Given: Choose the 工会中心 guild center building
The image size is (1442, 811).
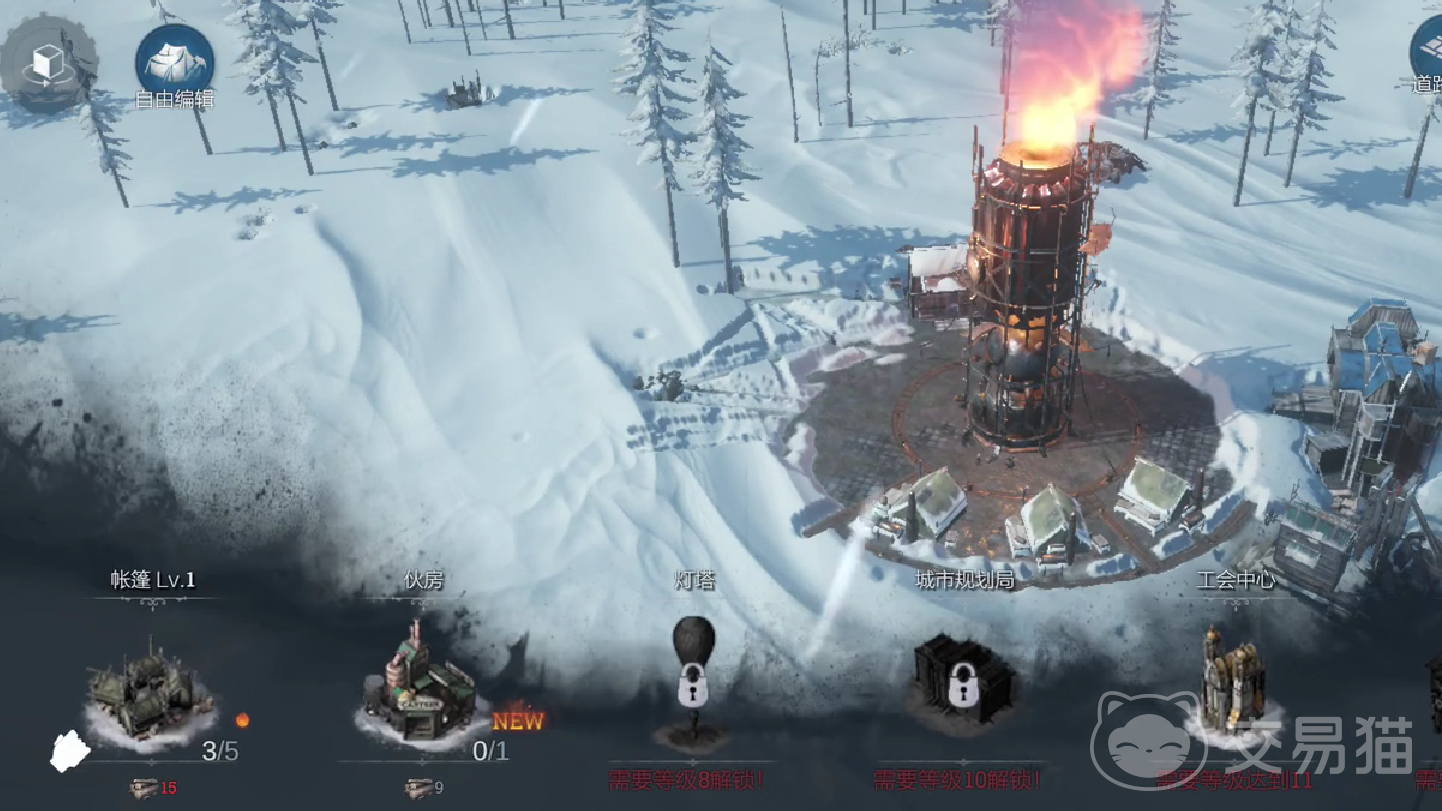Looking at the screenshot, I should [x=1234, y=680].
